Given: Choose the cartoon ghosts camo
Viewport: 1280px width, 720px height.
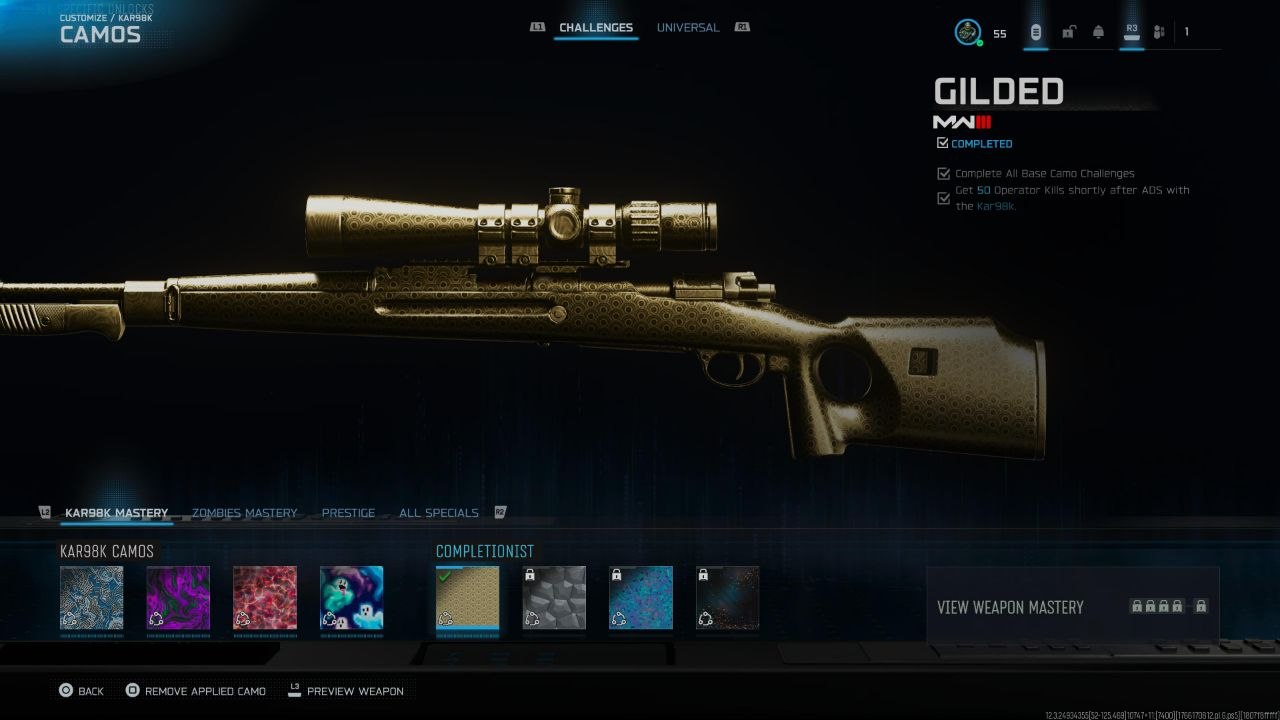Looking at the screenshot, I should tap(351, 598).
